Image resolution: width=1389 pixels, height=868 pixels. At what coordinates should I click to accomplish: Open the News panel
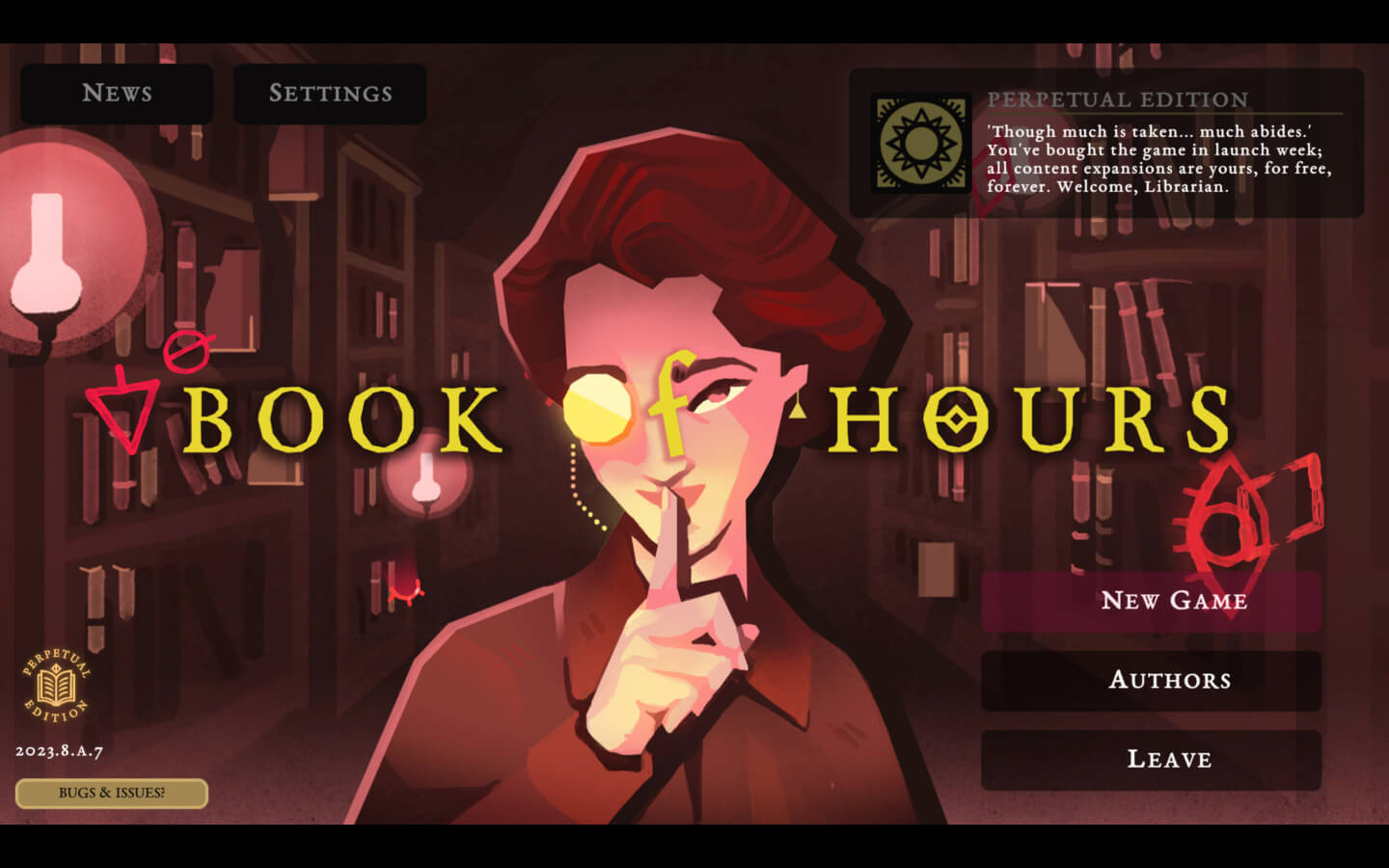pyautogui.click(x=116, y=94)
